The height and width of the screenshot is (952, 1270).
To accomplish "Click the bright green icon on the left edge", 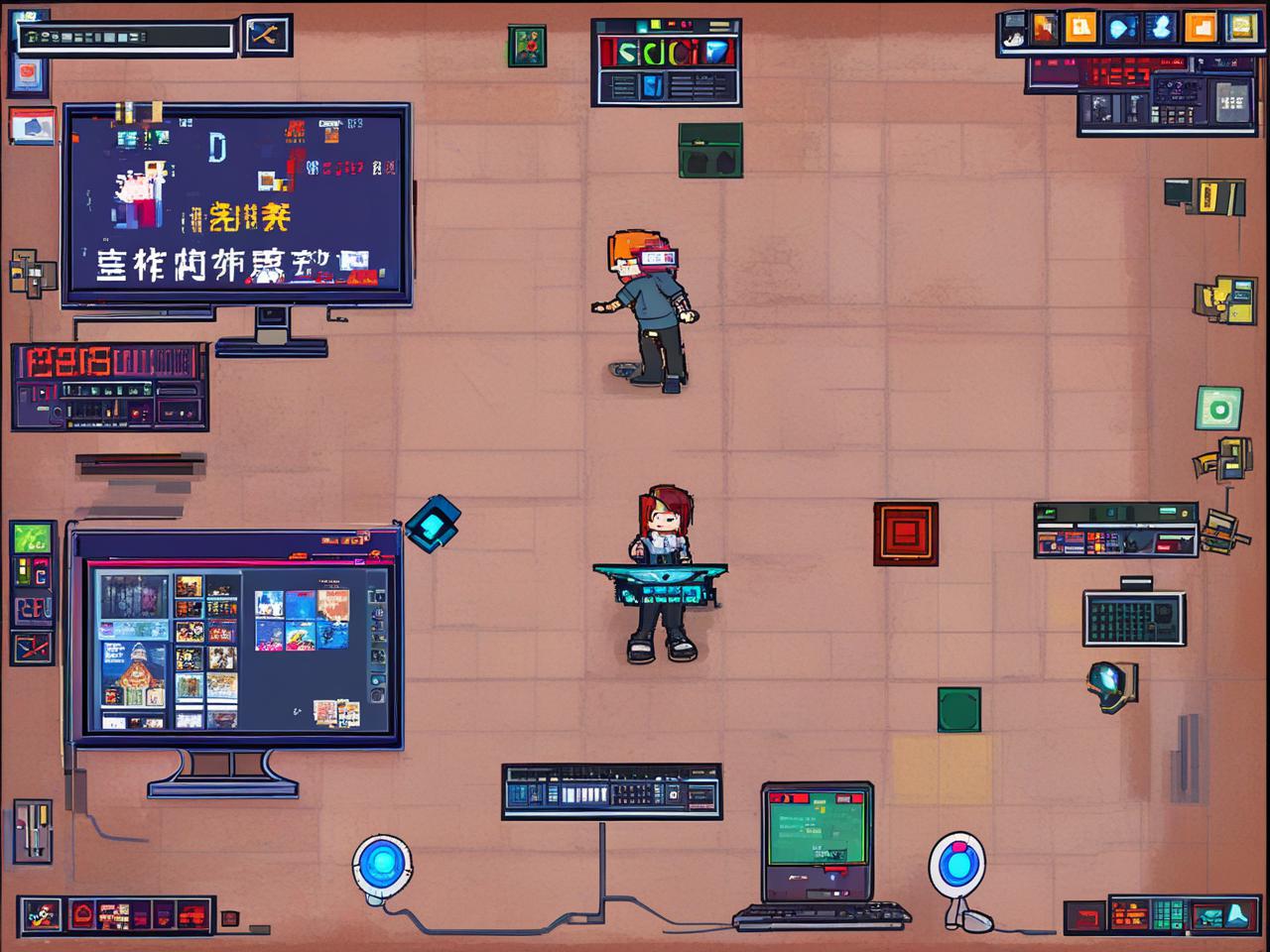I will click(31, 539).
